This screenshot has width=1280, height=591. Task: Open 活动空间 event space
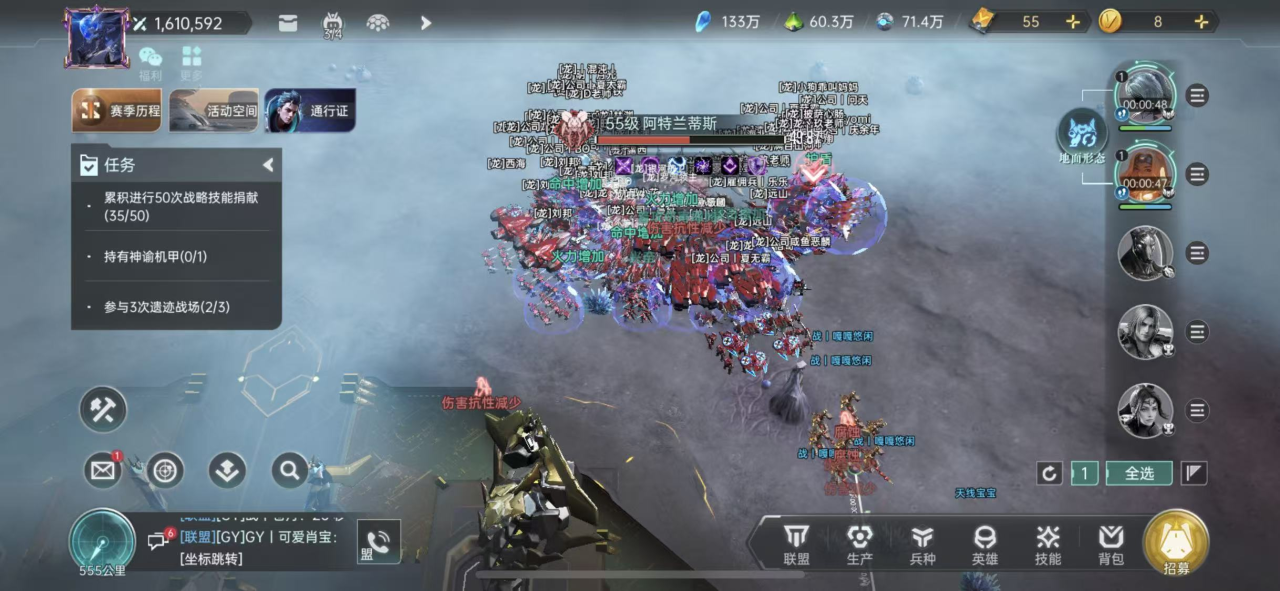pos(214,110)
